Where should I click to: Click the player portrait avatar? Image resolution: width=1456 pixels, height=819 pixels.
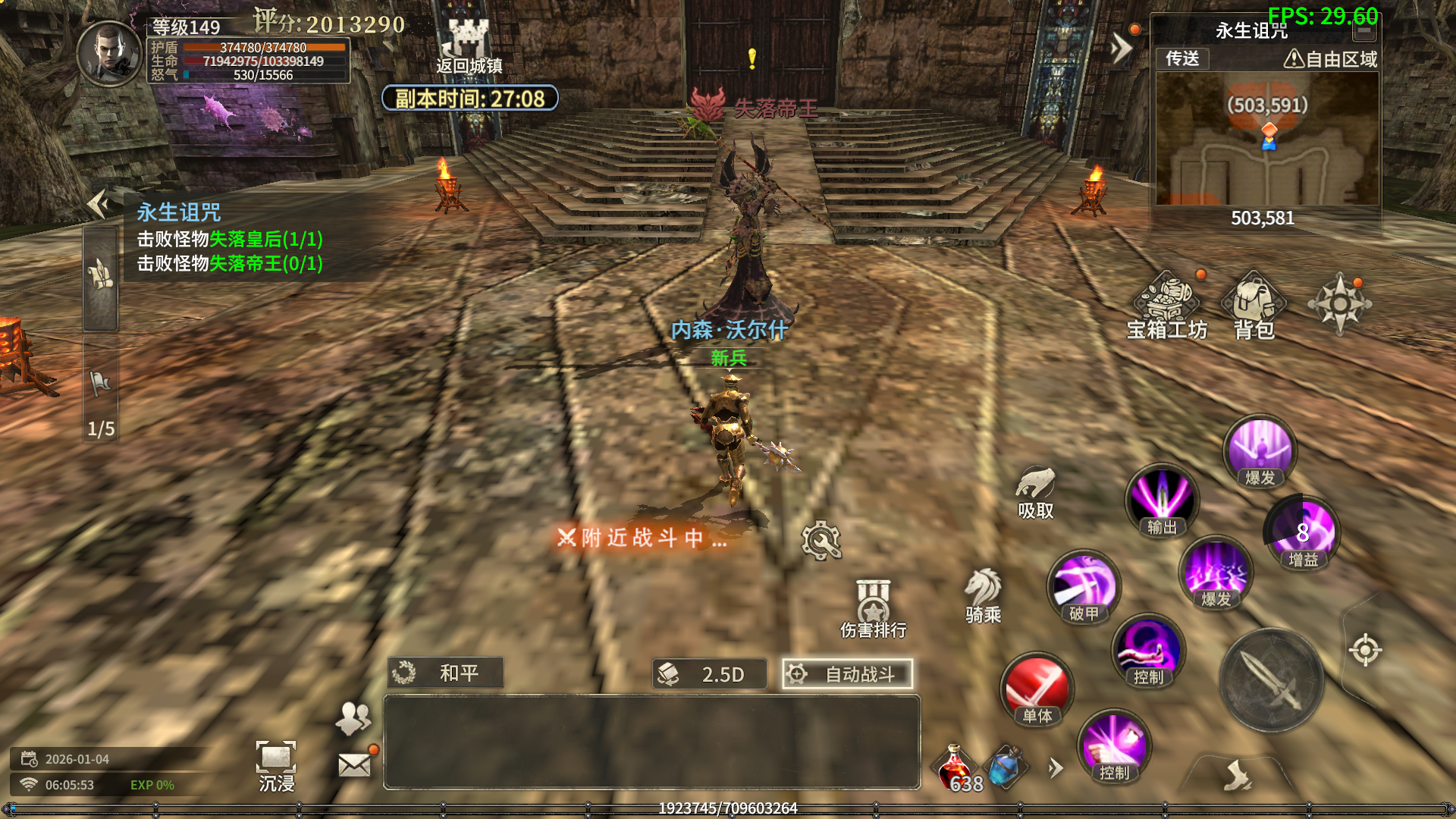tap(110, 53)
